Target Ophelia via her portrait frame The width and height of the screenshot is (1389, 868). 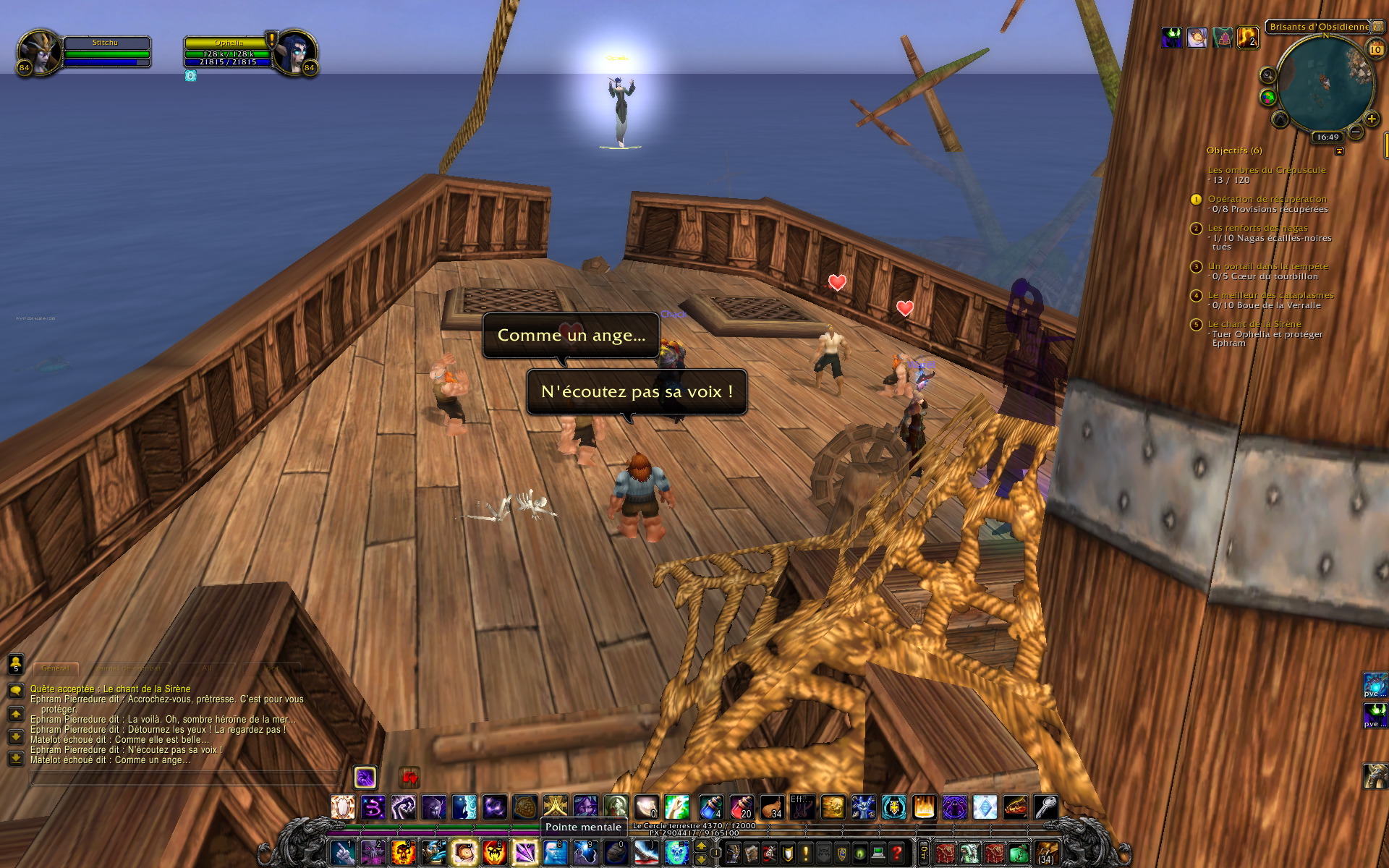click(295, 52)
